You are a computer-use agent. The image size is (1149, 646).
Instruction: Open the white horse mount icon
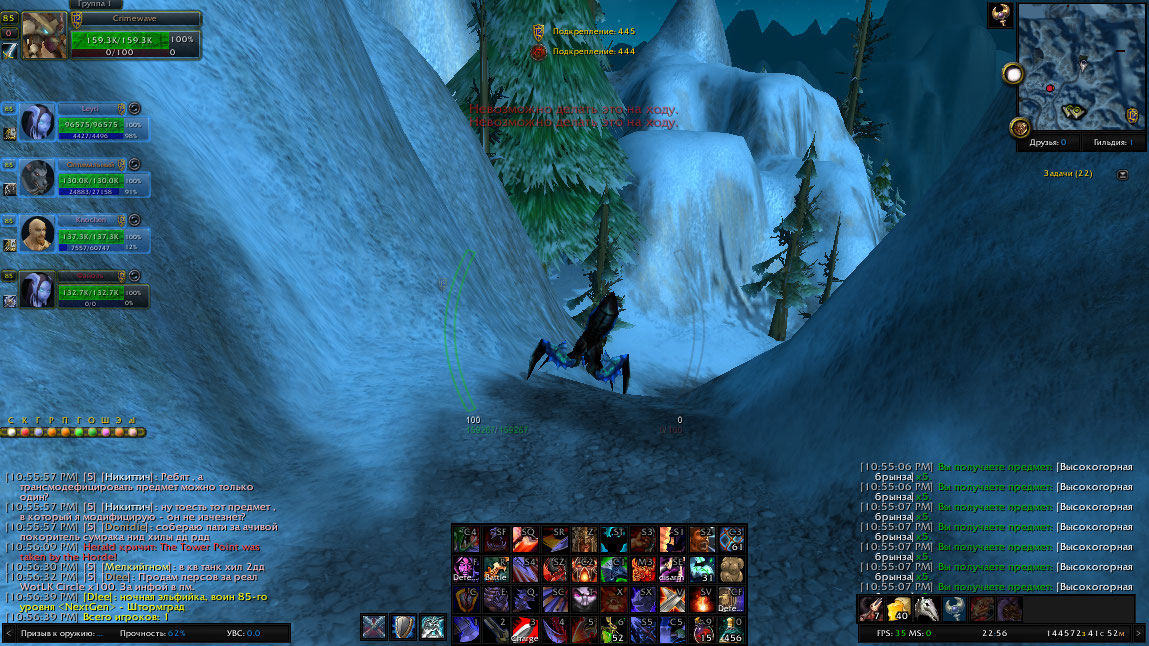[926, 609]
